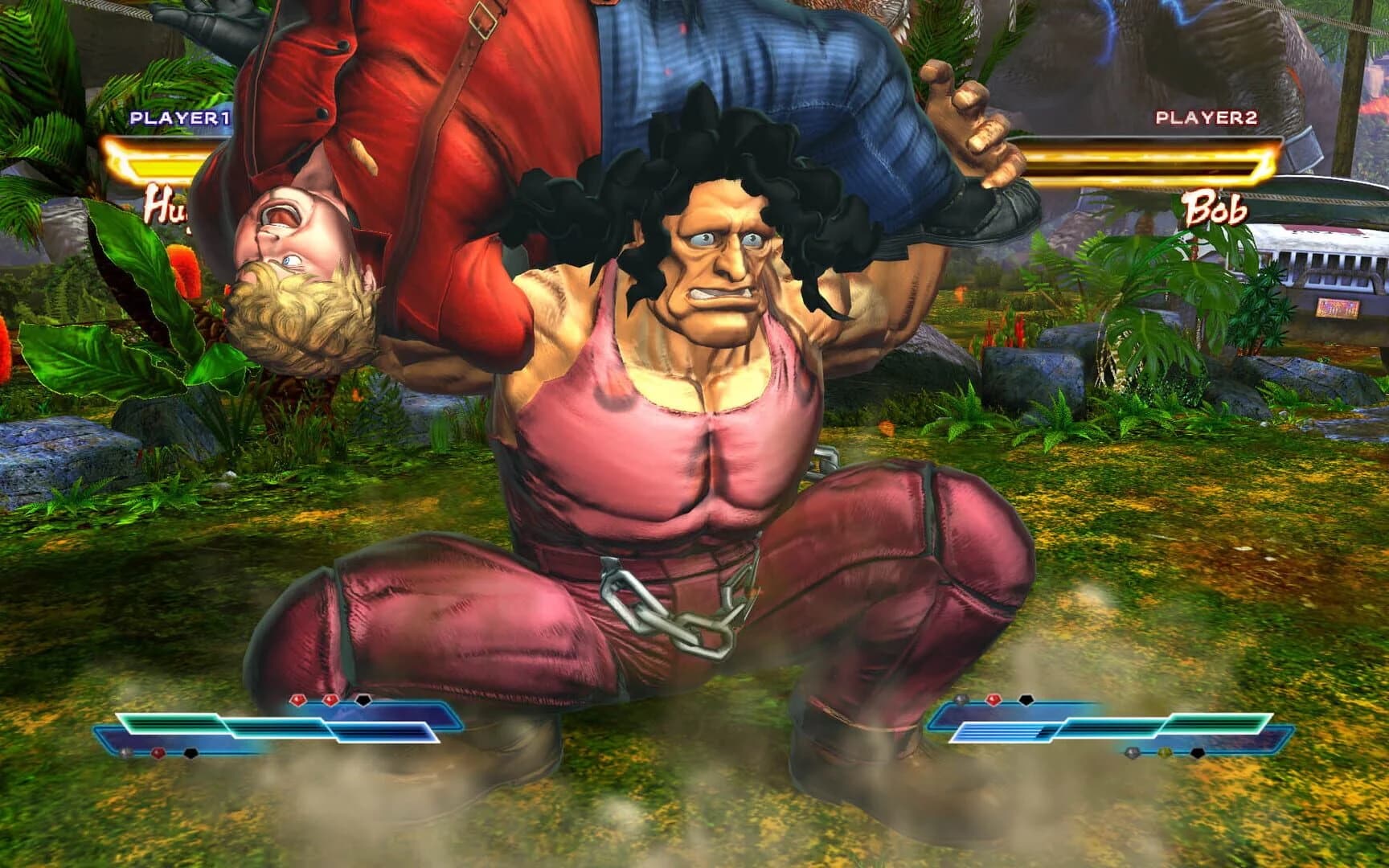Click the gray gem below Hugo's Cross Gauge
The height and width of the screenshot is (868, 1389).
tap(122, 754)
